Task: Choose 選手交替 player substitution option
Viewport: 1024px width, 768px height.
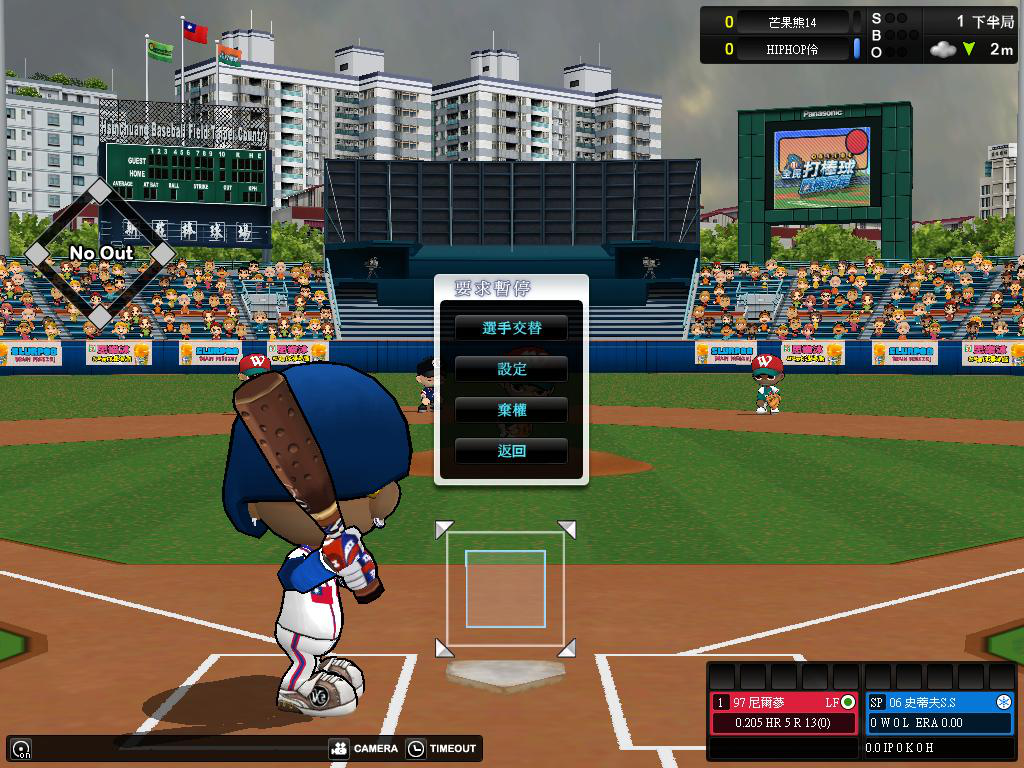Action: (x=511, y=328)
